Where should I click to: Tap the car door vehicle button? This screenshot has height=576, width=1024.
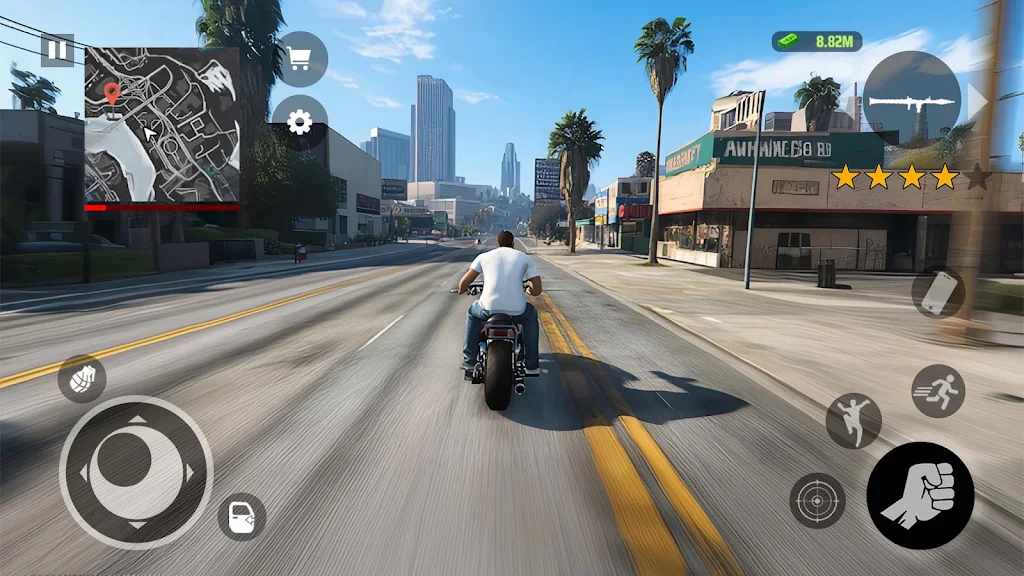tap(242, 517)
